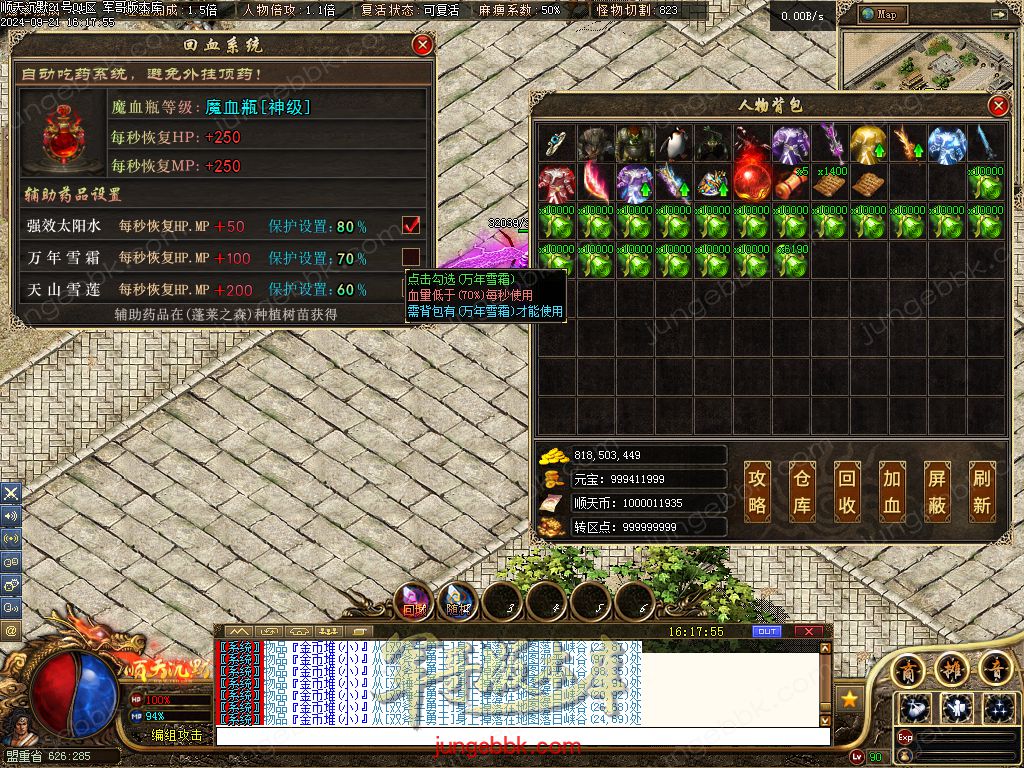Close the 人物背包 inventory window
Screen dimensions: 1024x768
tap(998, 106)
